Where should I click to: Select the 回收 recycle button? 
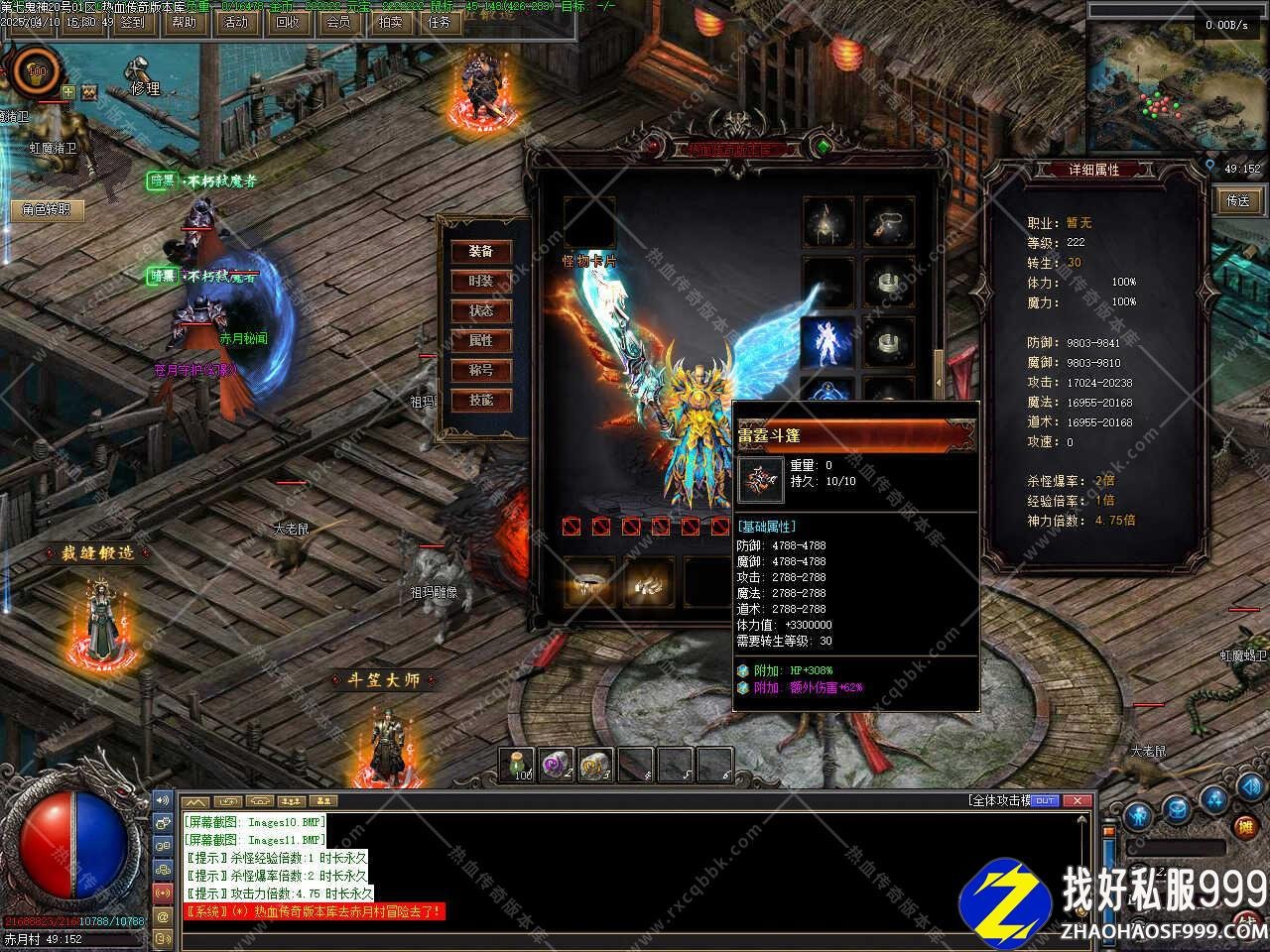coord(287,22)
